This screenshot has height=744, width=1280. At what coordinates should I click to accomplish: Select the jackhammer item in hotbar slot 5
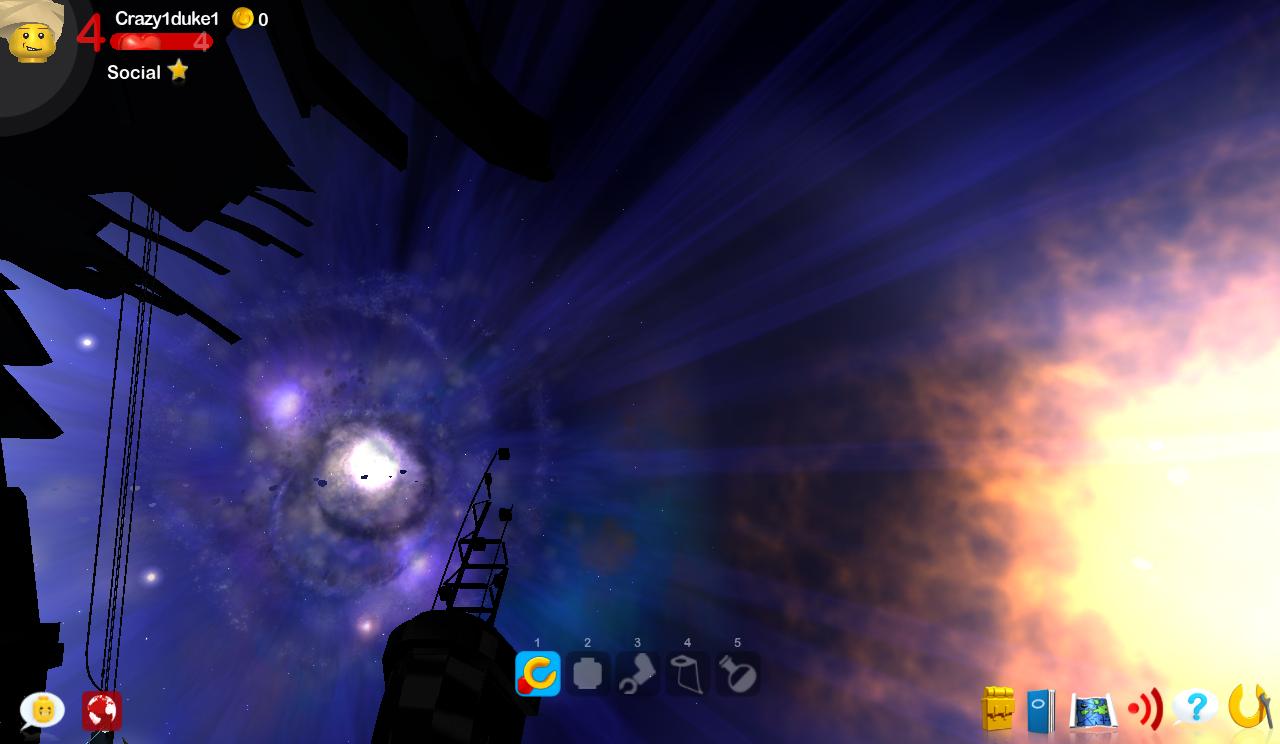click(739, 674)
